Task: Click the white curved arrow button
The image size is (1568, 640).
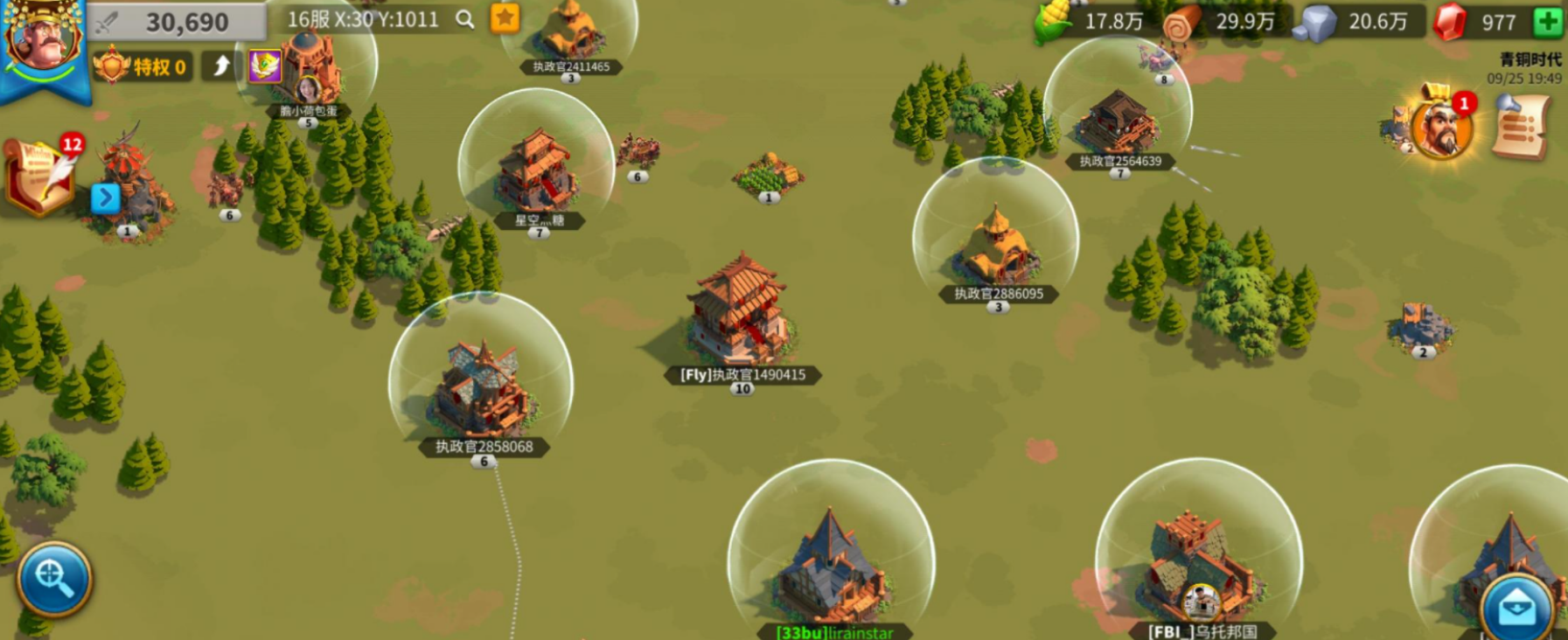Action: (x=221, y=66)
